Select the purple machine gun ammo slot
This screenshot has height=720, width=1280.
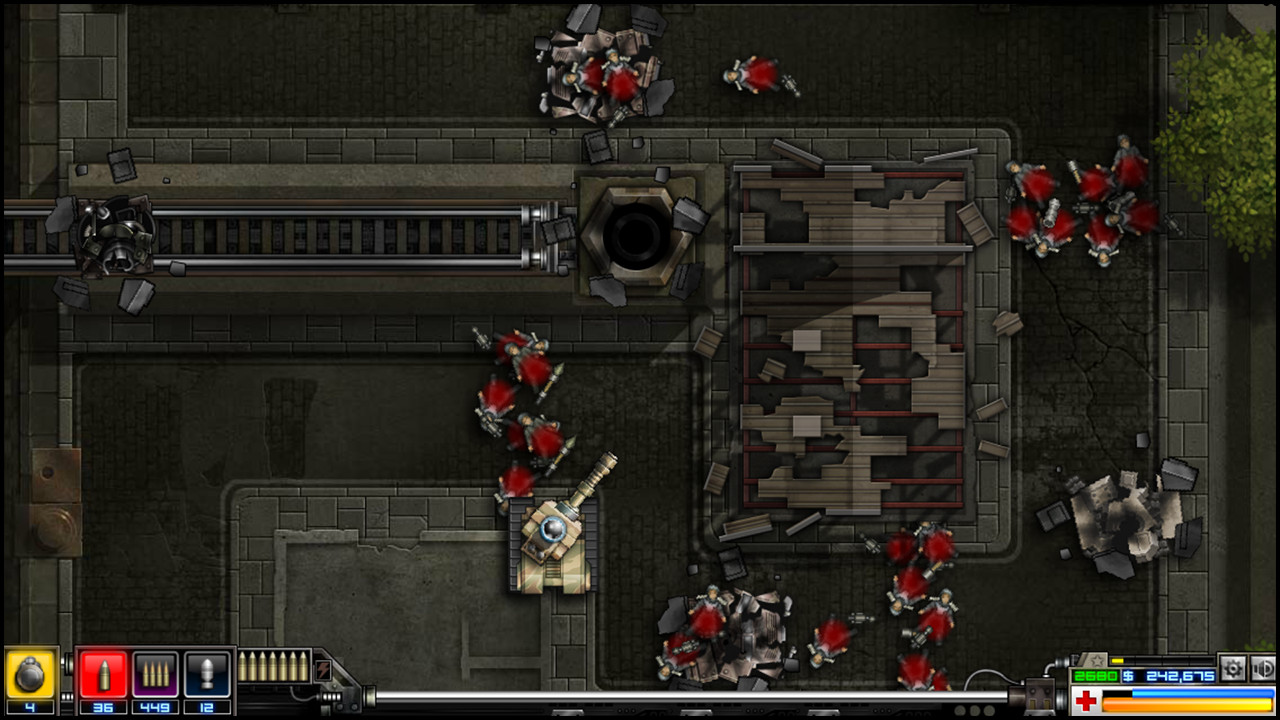point(155,673)
